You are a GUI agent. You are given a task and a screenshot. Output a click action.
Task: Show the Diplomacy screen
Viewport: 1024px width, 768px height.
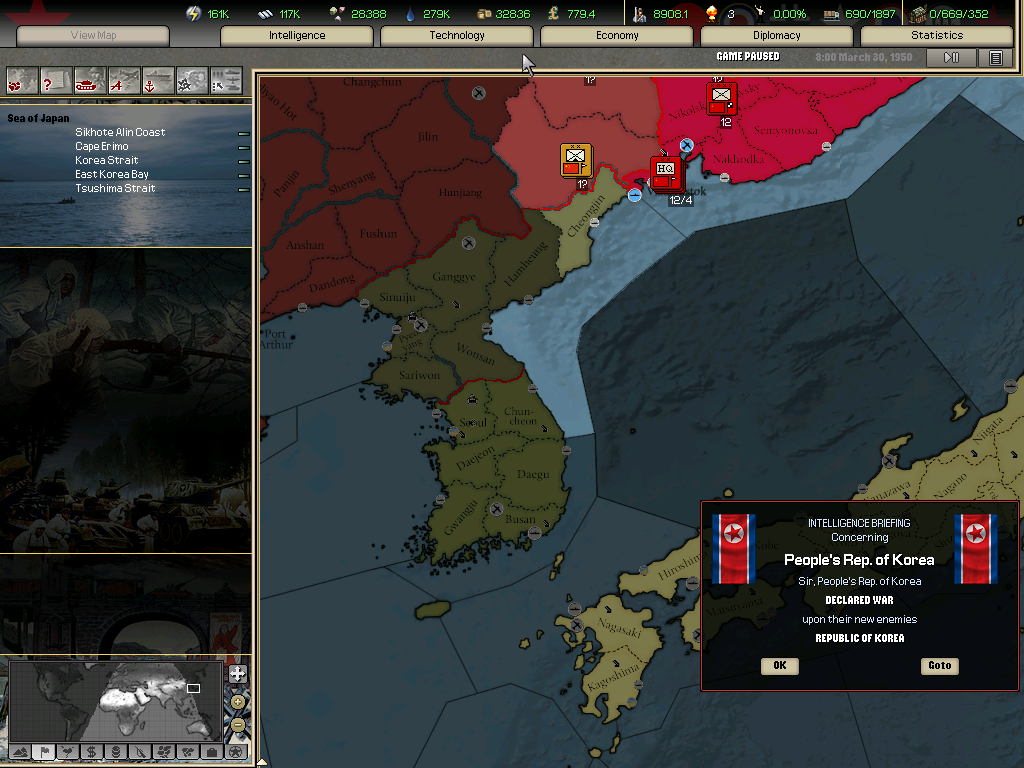point(777,36)
